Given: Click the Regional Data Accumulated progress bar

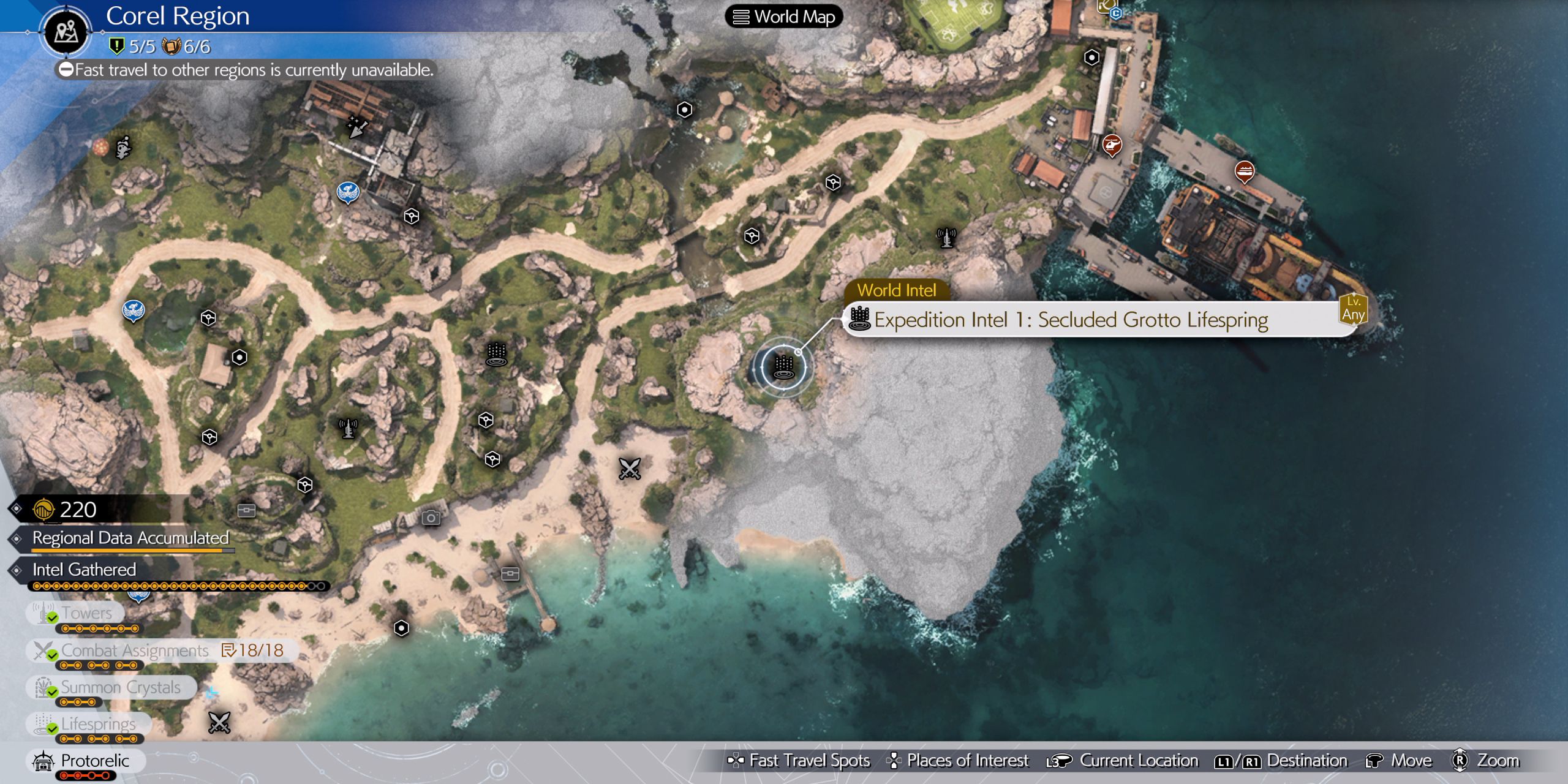Looking at the screenshot, I should click(x=130, y=538).
